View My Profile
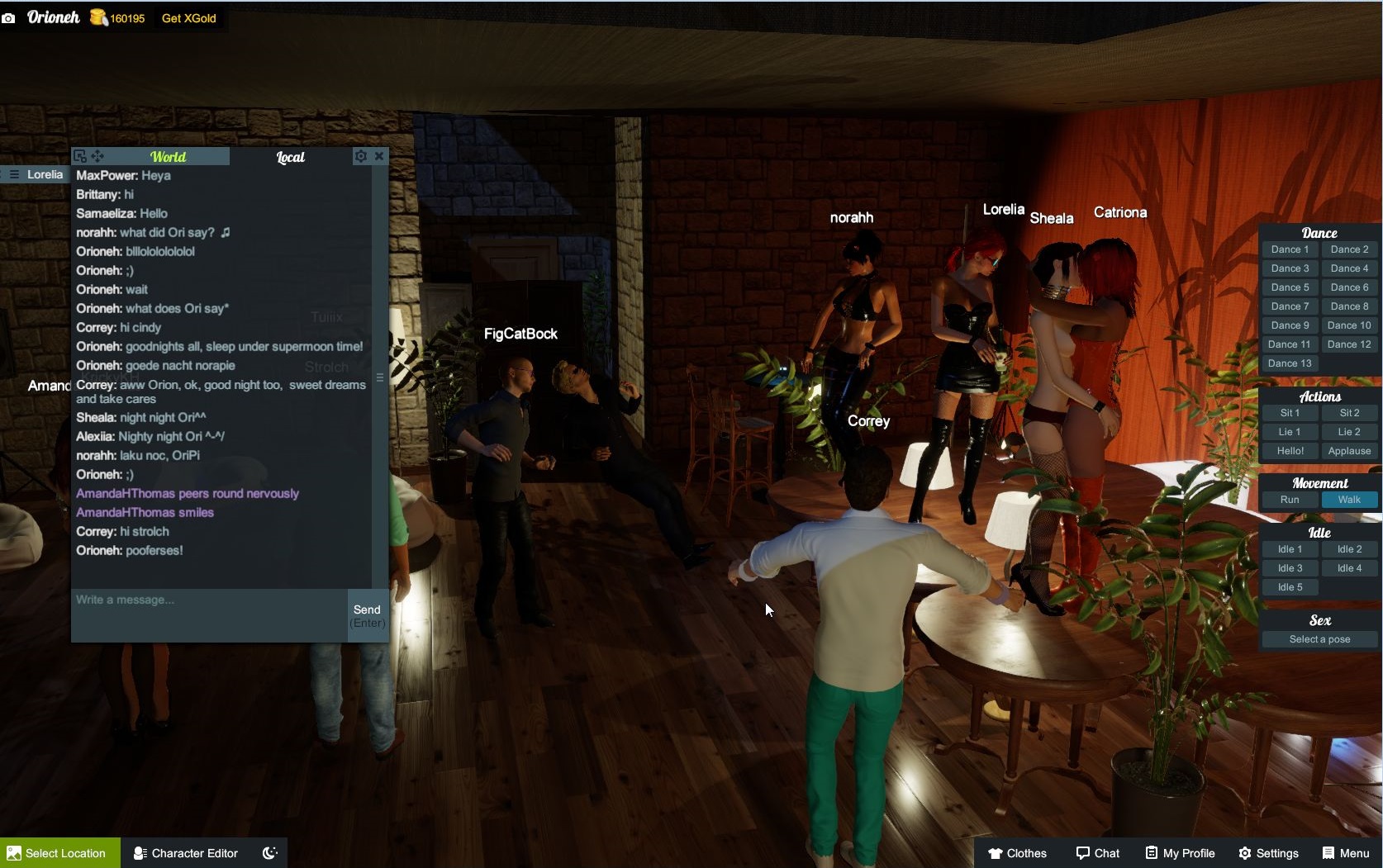The height and width of the screenshot is (868, 1383). tap(1180, 853)
